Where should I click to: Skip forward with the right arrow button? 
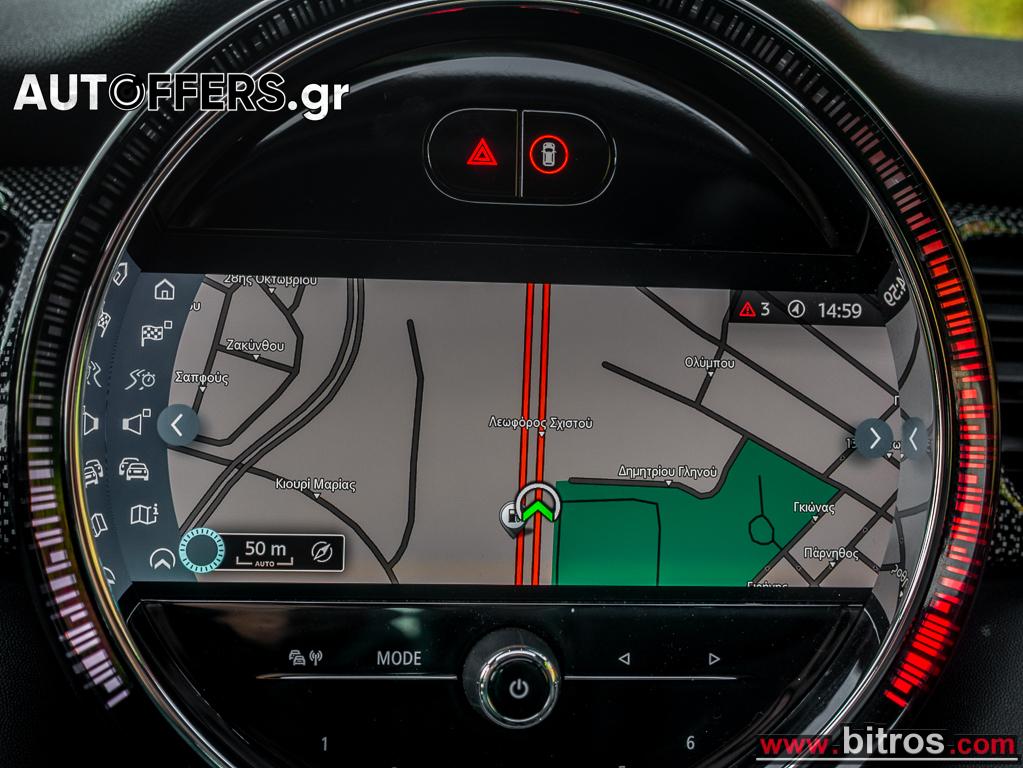coord(713,658)
